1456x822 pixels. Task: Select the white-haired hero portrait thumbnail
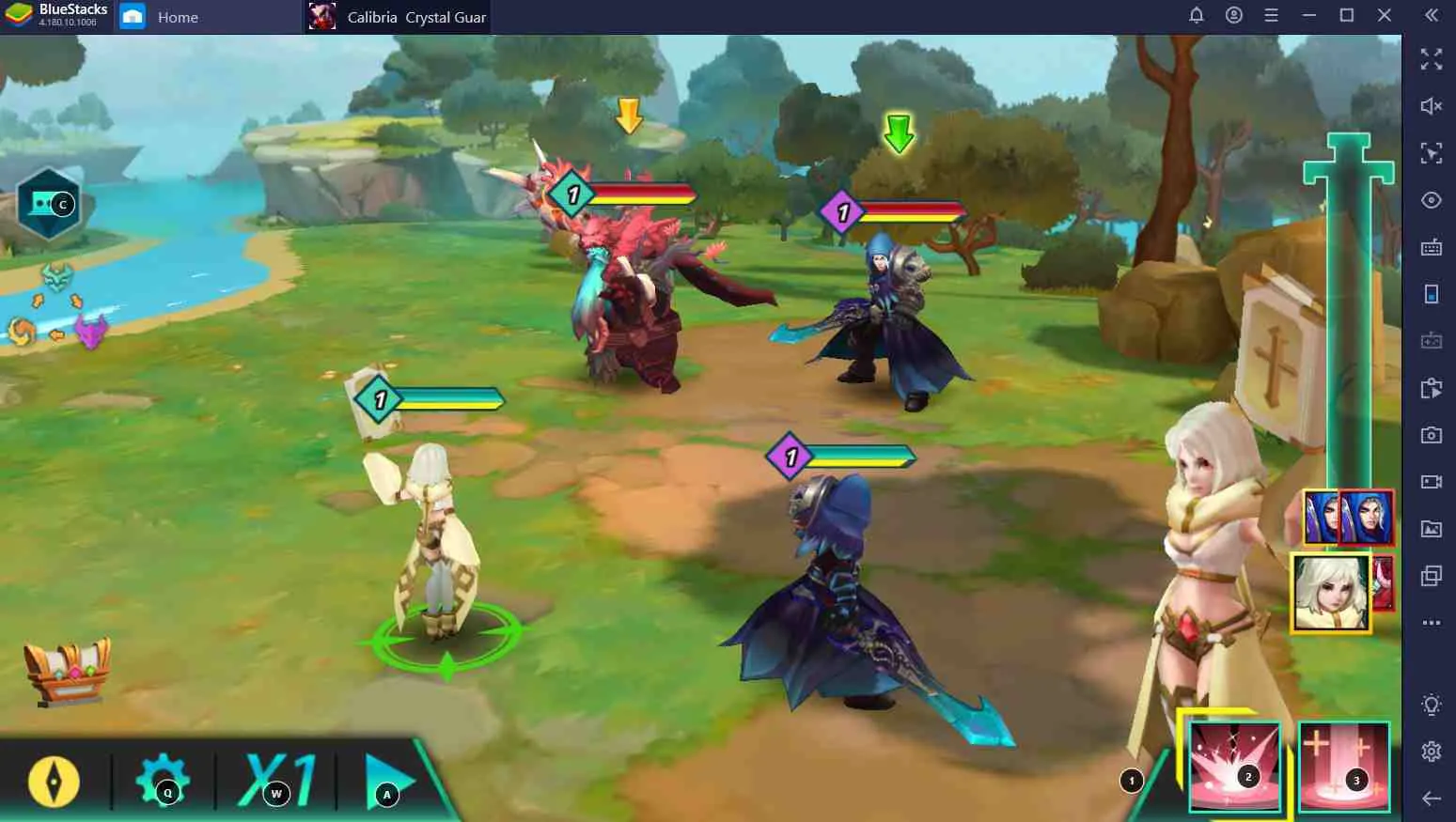pos(1331,589)
